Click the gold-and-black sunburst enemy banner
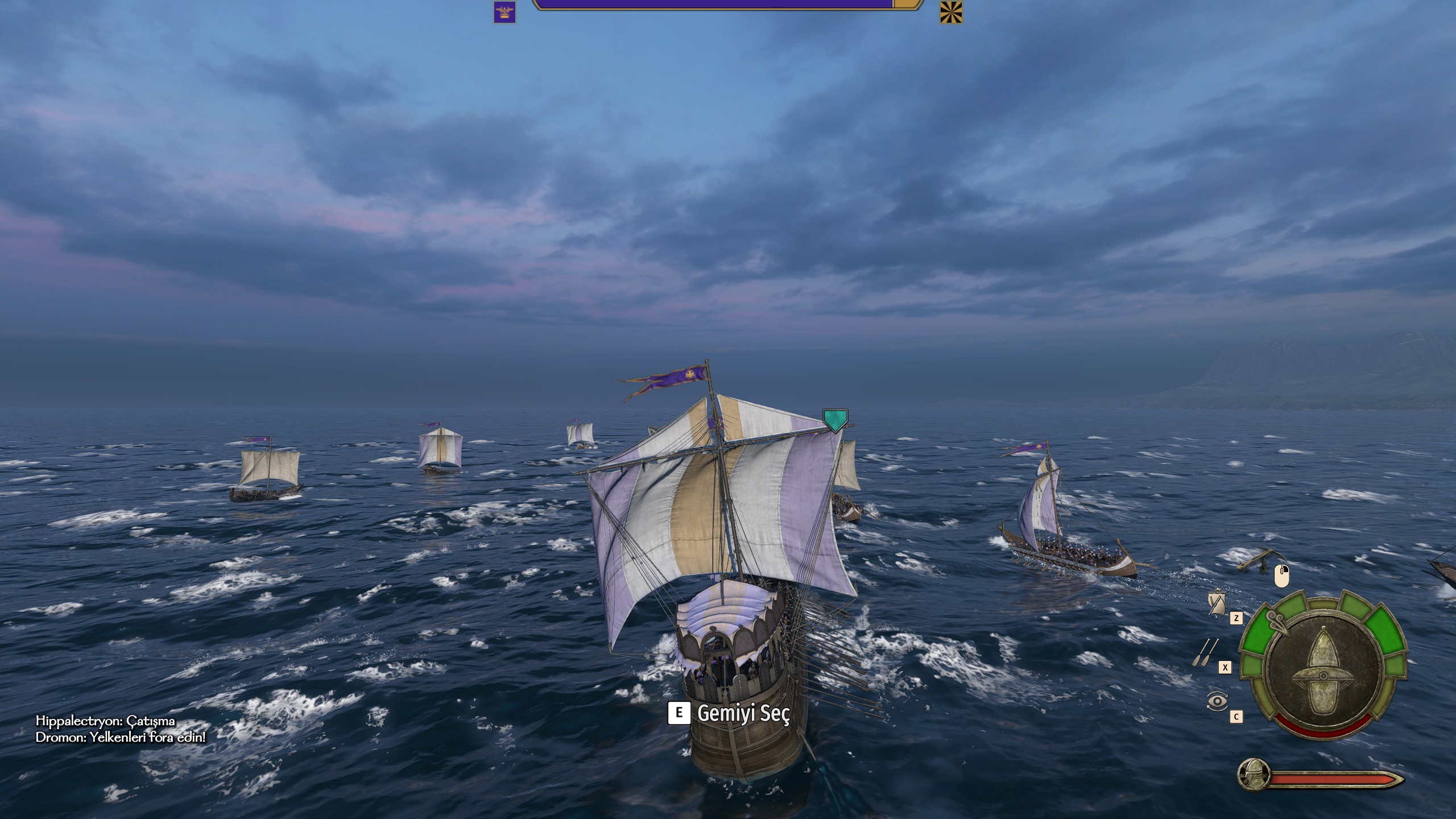The height and width of the screenshot is (819, 1456). pyautogui.click(x=951, y=12)
